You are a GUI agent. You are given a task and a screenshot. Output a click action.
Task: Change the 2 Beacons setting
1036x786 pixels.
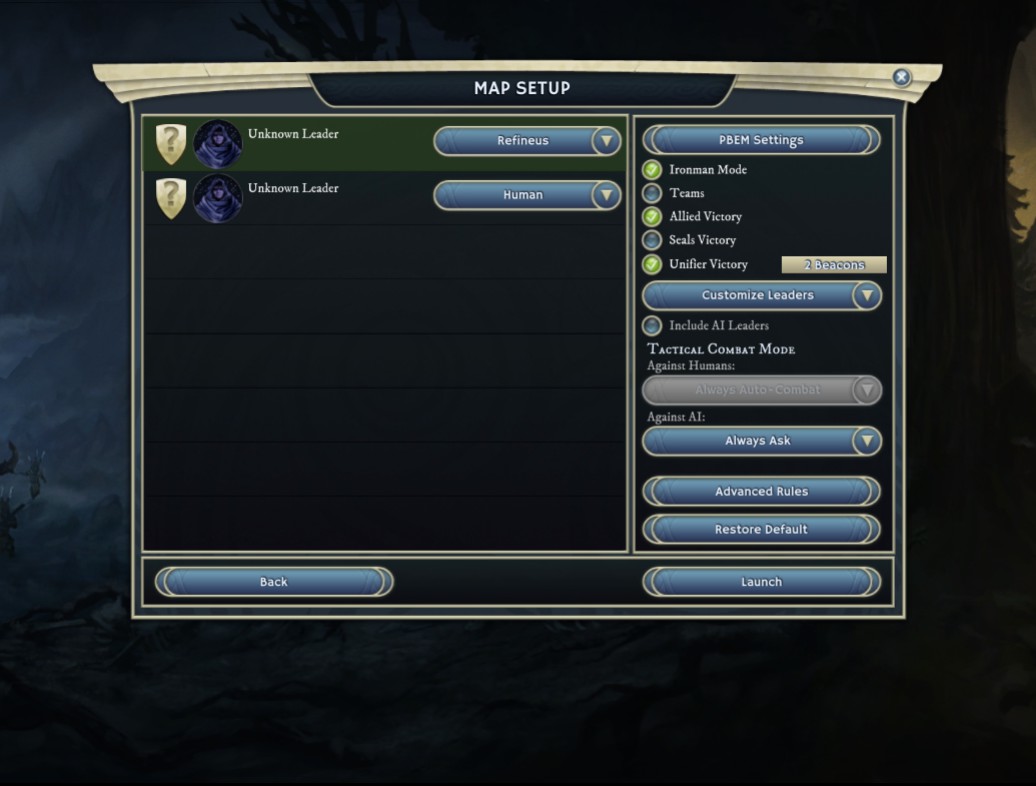(833, 265)
